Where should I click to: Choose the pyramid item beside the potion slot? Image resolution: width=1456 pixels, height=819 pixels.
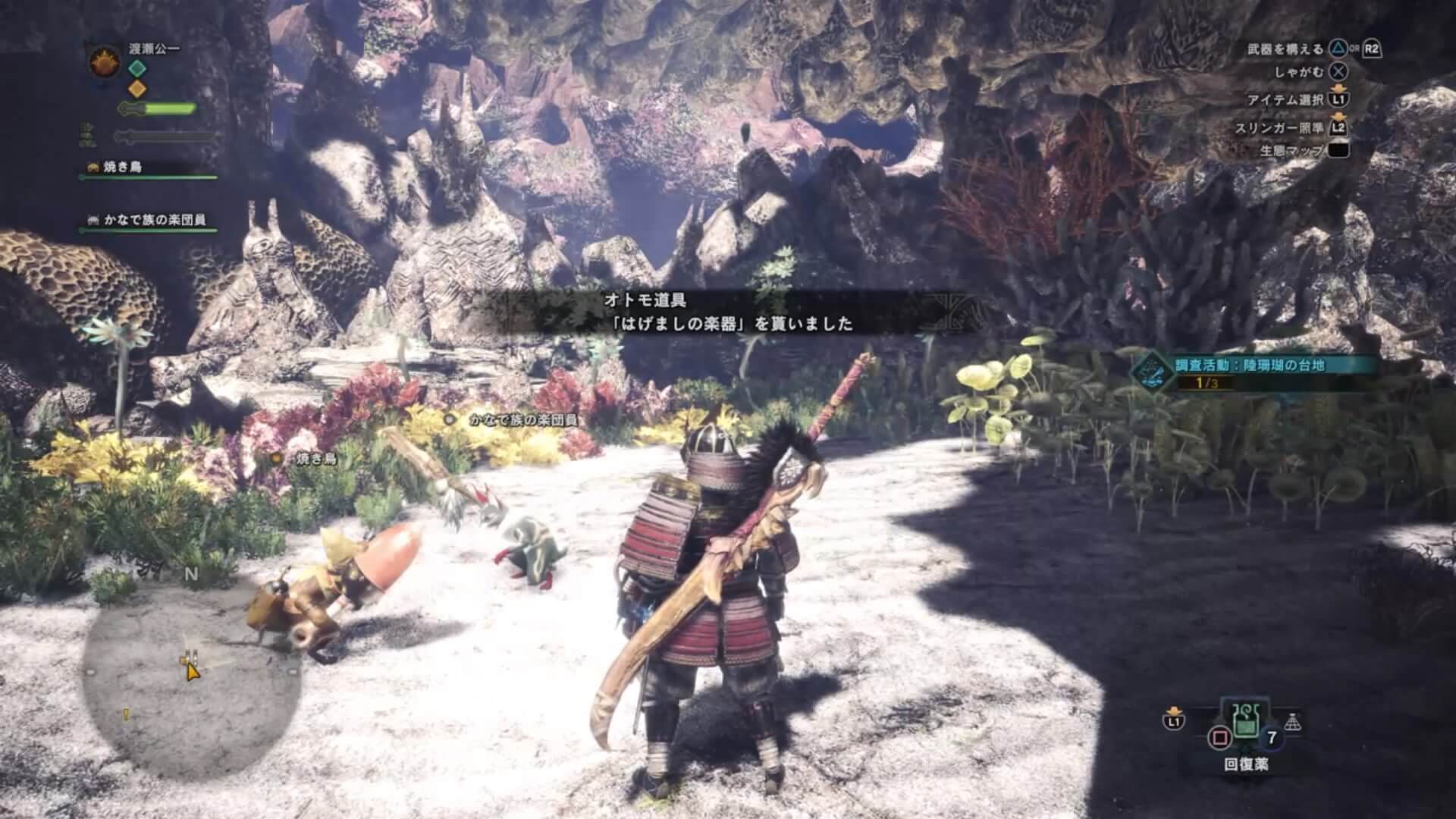click(1294, 722)
